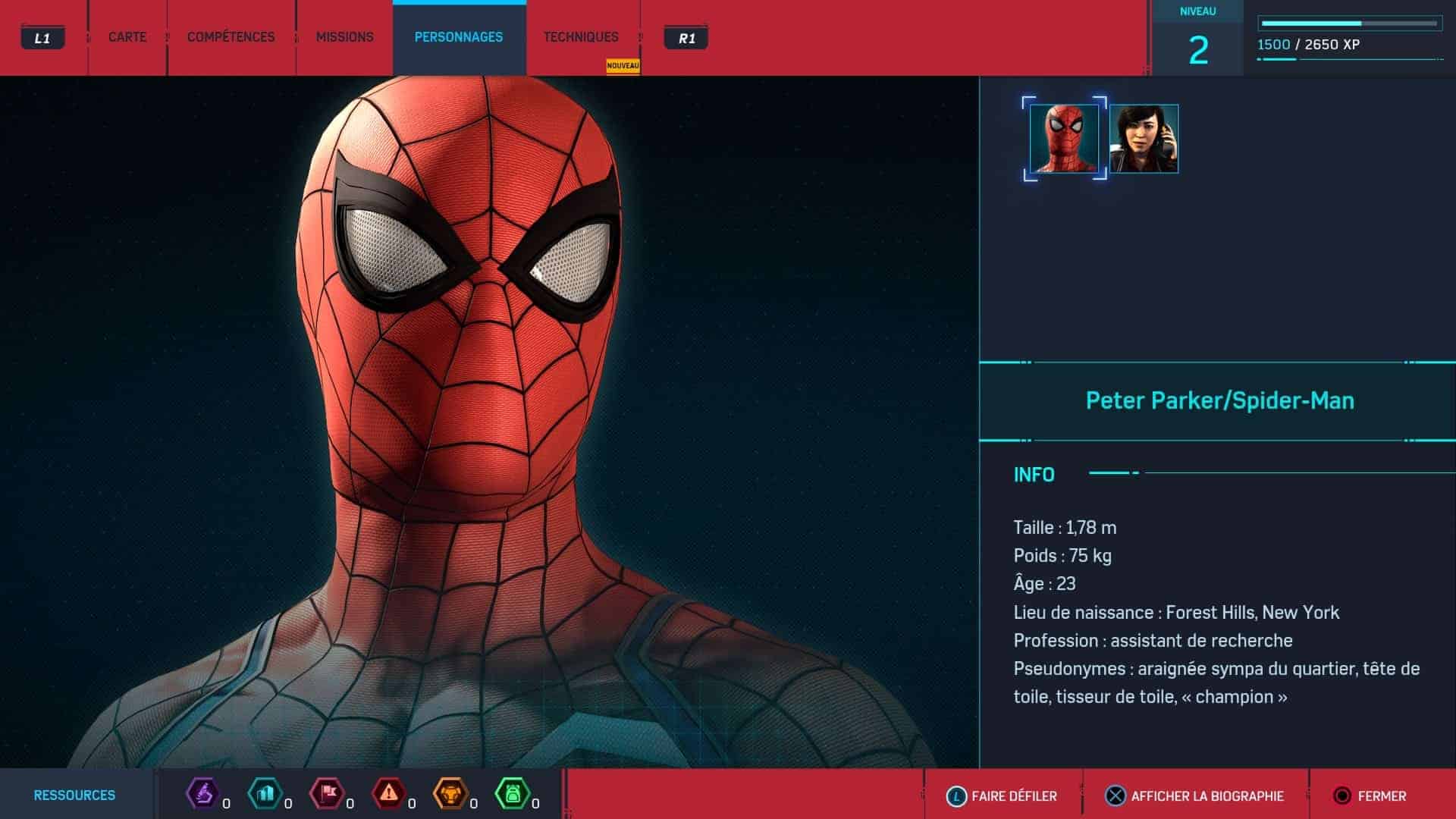Switch to the Carte tab
The image size is (1456, 819).
click(127, 37)
